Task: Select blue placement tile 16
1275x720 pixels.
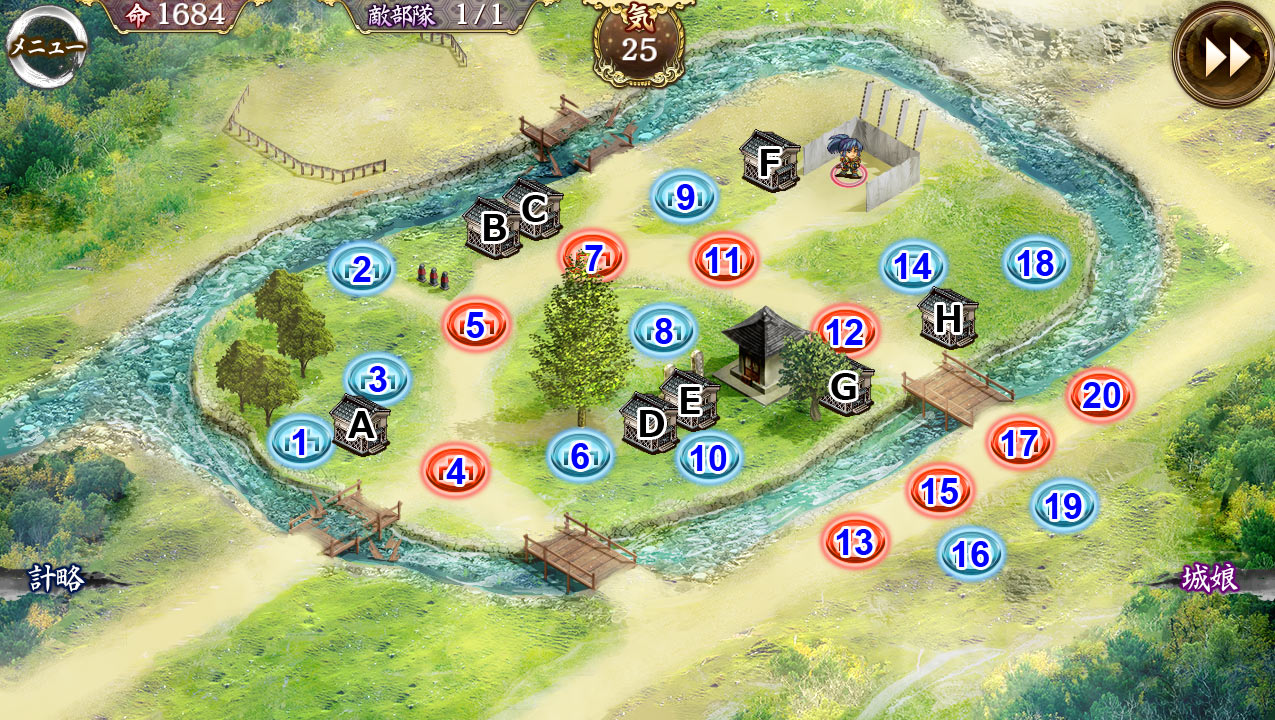Action: coord(971,553)
